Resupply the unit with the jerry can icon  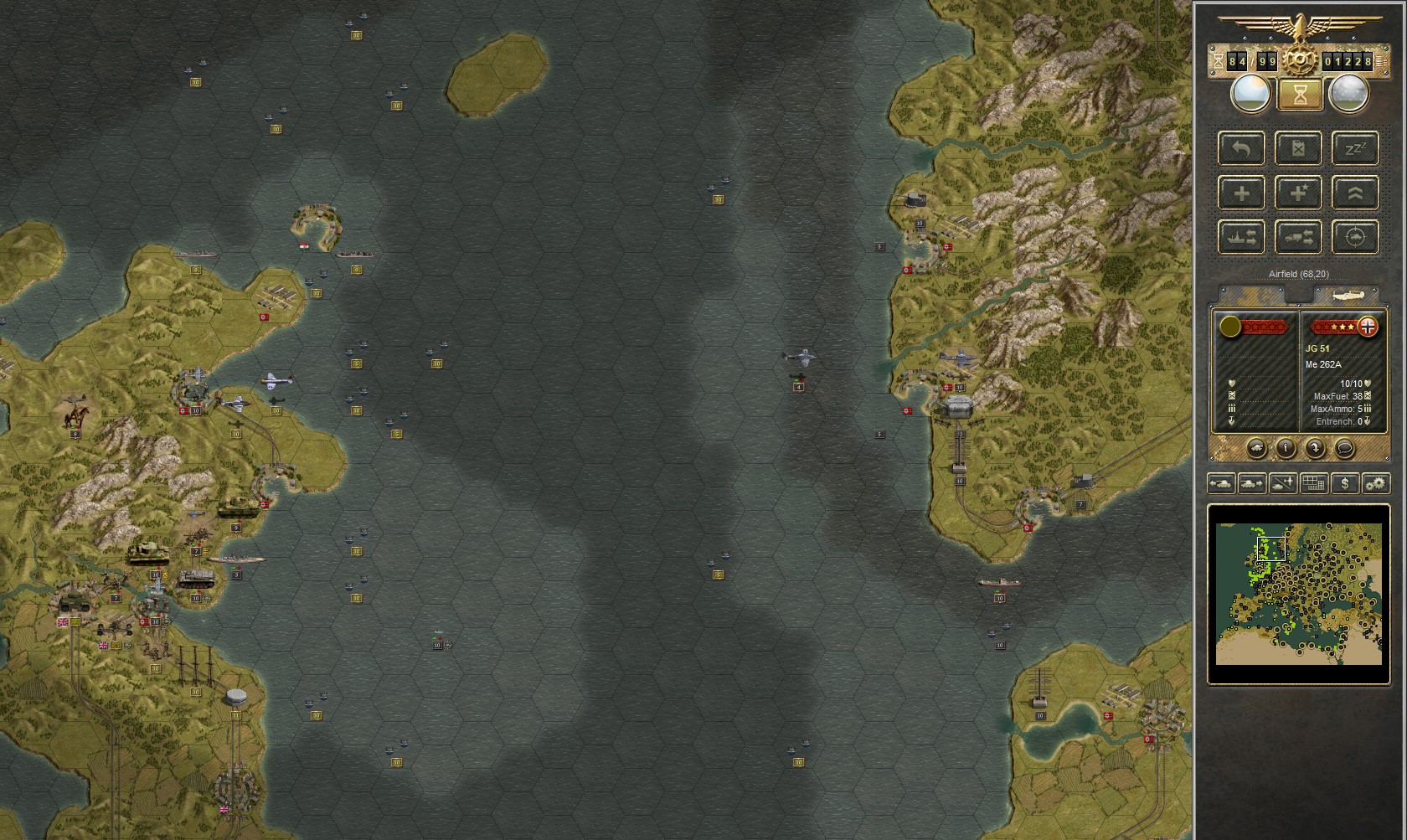click(x=1299, y=148)
